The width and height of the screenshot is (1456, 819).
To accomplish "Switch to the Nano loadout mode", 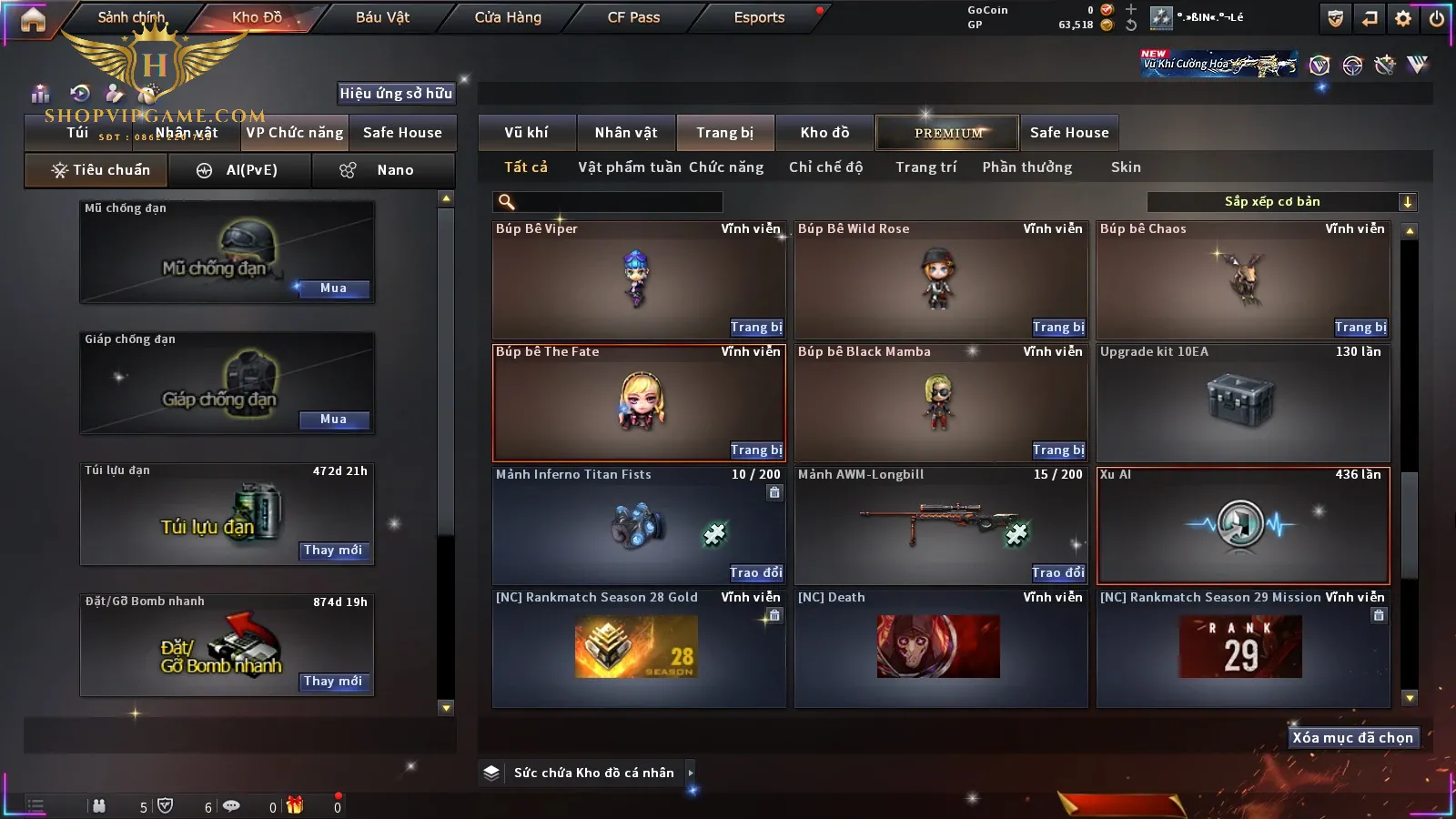I will [x=383, y=170].
